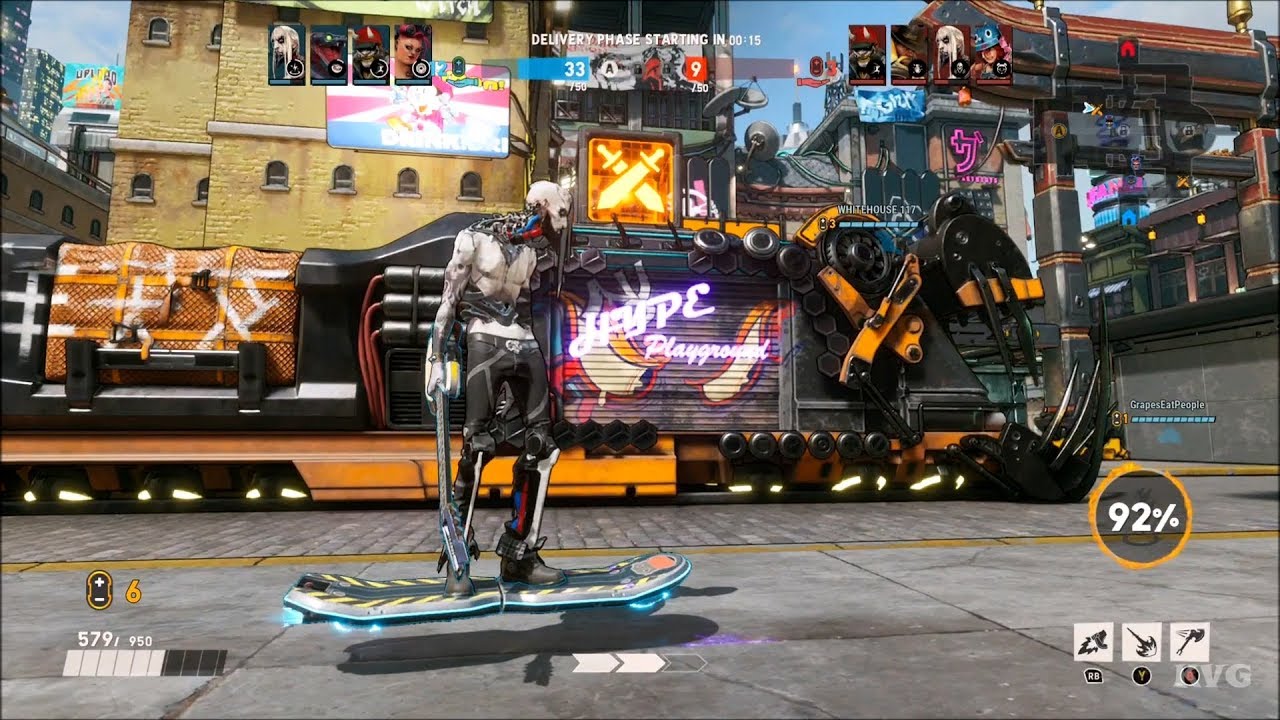Select the red team's white-haired character portrait
Viewport: 1280px width, 720px height.
[950, 54]
